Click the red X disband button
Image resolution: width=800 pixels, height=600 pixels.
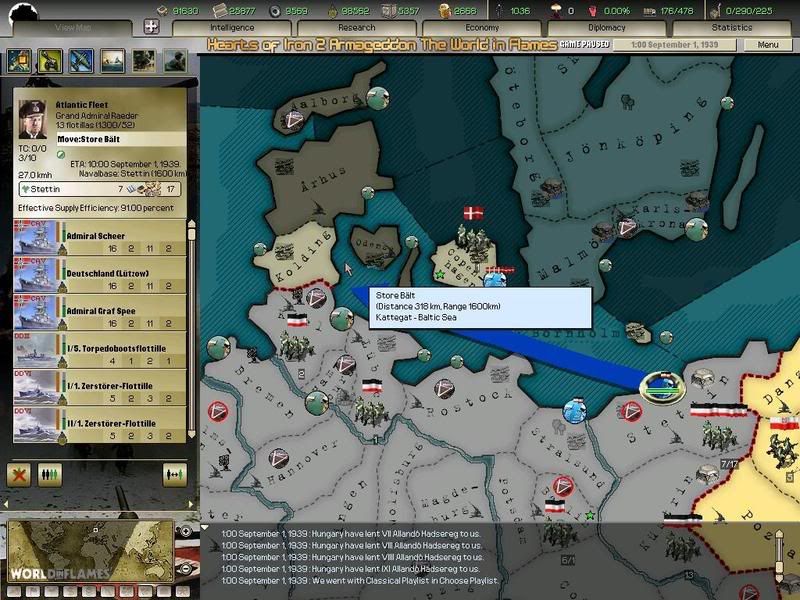(x=19, y=474)
